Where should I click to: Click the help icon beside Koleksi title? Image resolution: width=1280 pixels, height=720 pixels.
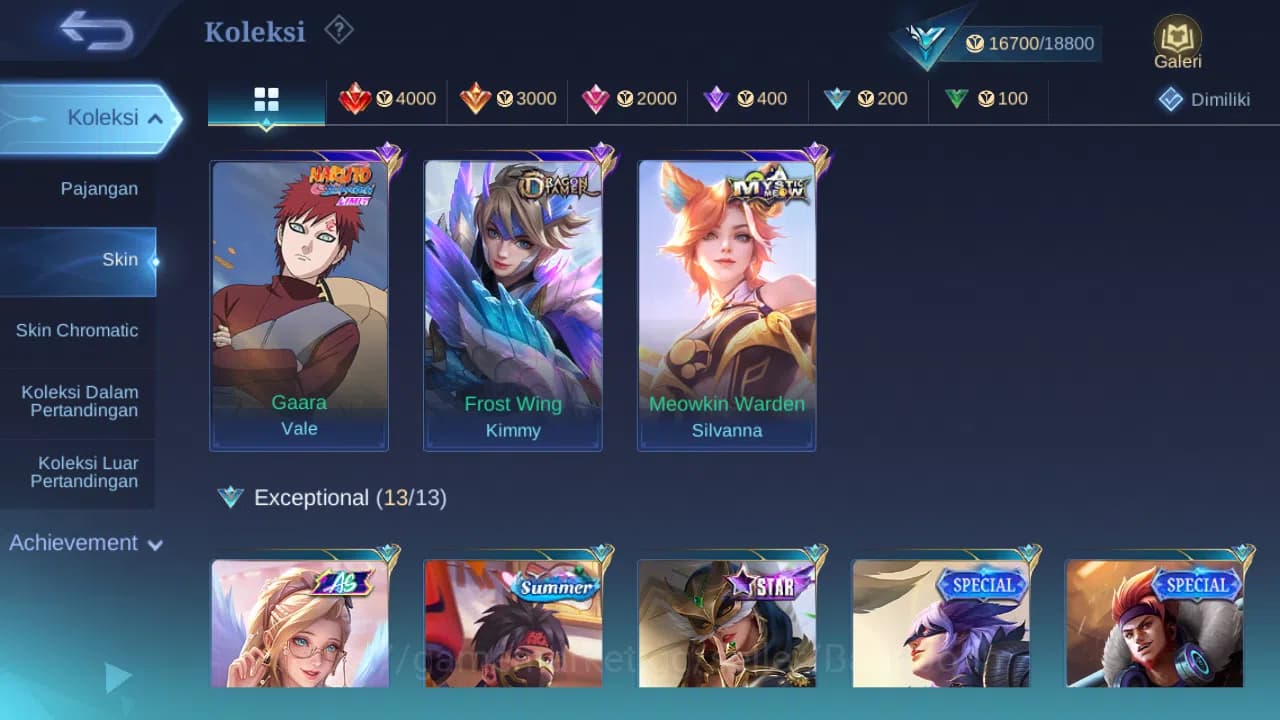(x=339, y=30)
